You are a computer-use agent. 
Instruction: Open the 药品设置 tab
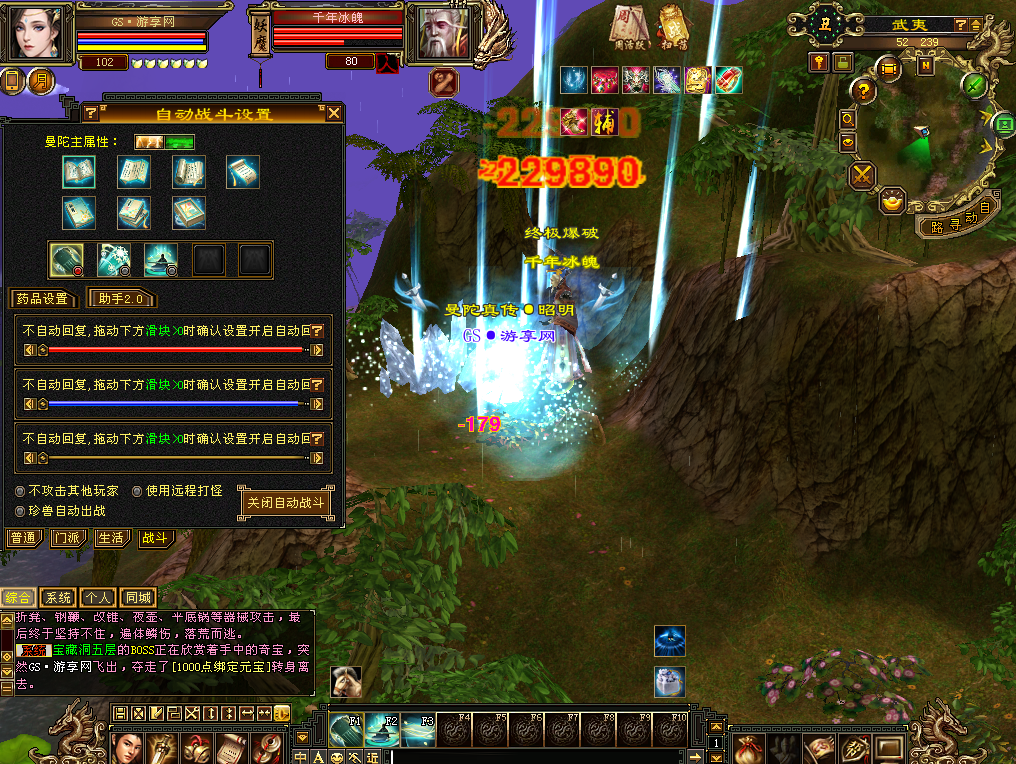42,298
